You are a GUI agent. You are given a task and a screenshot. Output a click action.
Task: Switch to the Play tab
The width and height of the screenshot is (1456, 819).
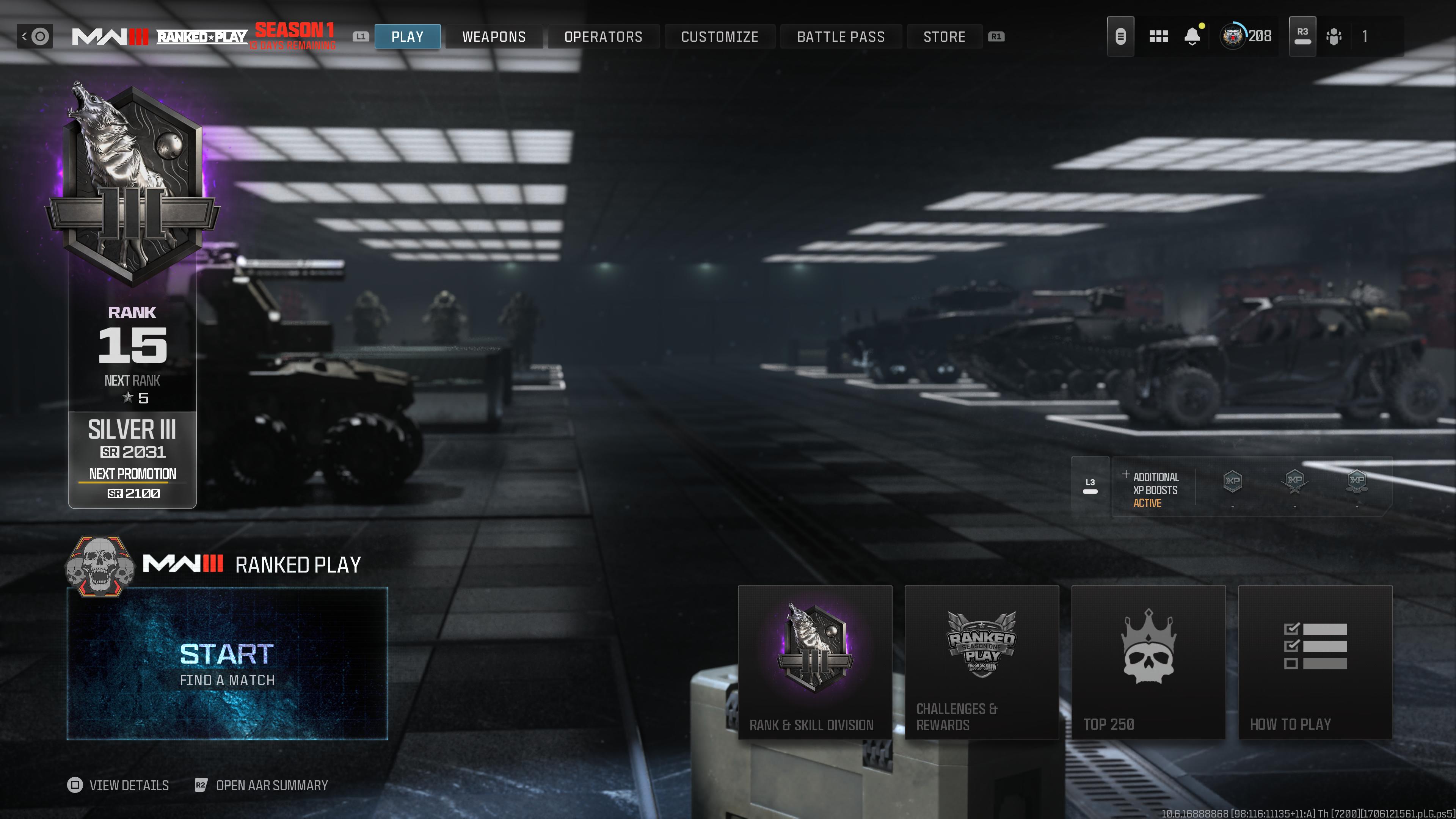point(407,37)
